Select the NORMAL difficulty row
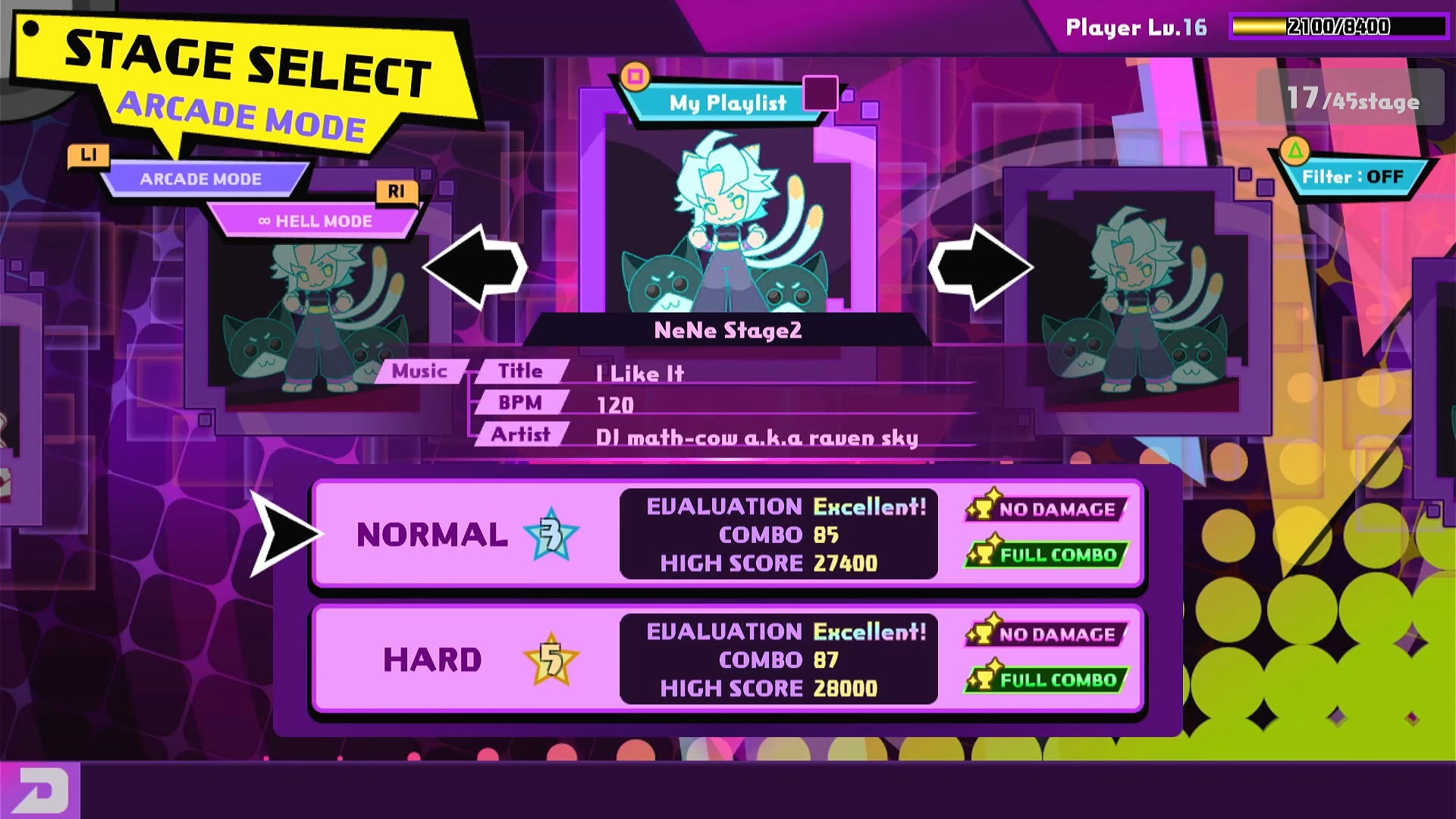Viewport: 1456px width, 819px height. pyautogui.click(x=726, y=534)
